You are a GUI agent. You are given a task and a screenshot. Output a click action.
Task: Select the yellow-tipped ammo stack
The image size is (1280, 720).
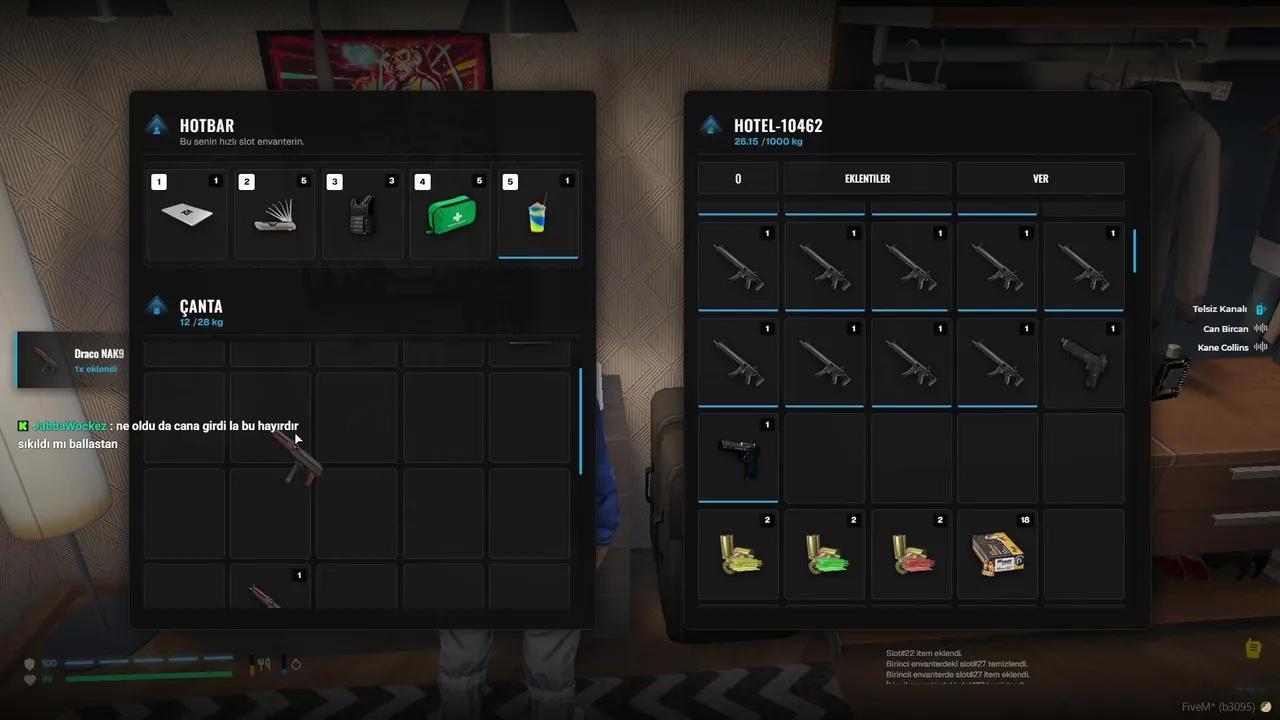(x=738, y=554)
